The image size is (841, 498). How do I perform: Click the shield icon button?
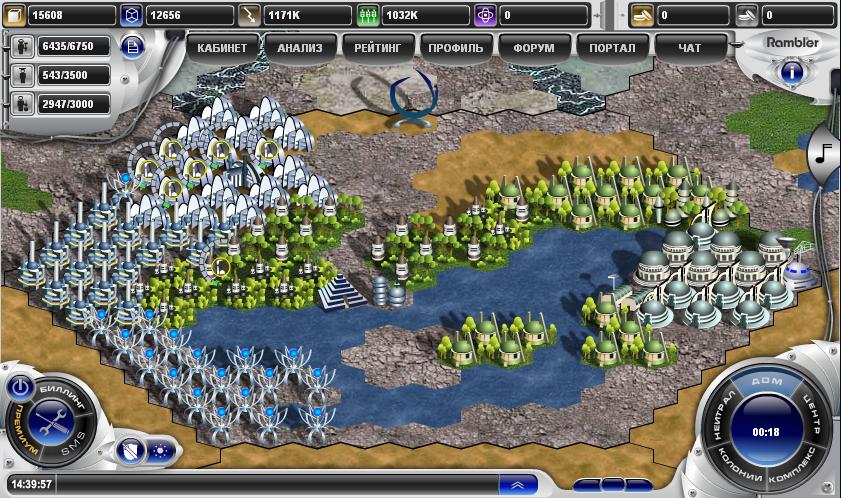tap(129, 449)
